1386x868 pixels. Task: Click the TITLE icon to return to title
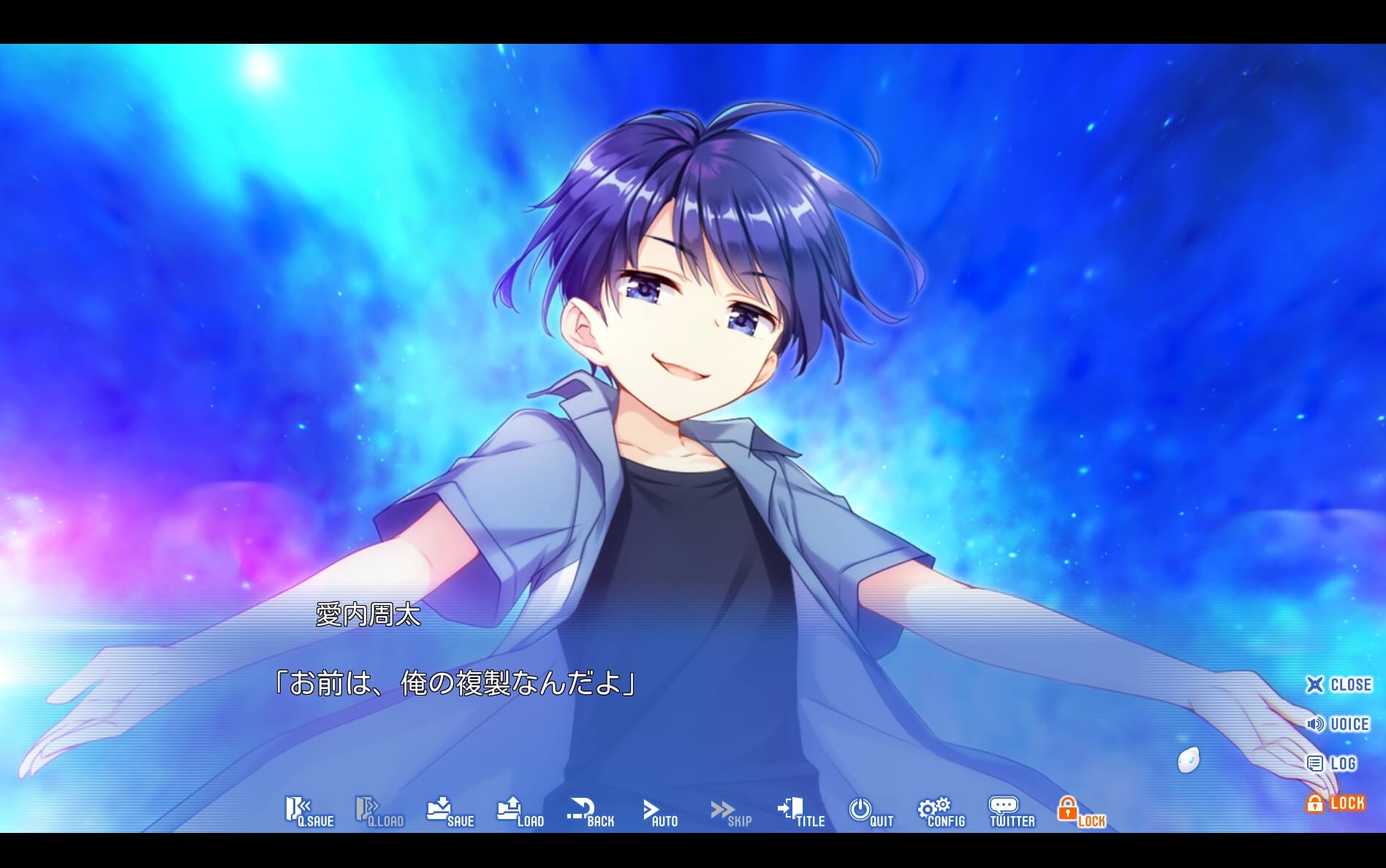click(x=800, y=811)
